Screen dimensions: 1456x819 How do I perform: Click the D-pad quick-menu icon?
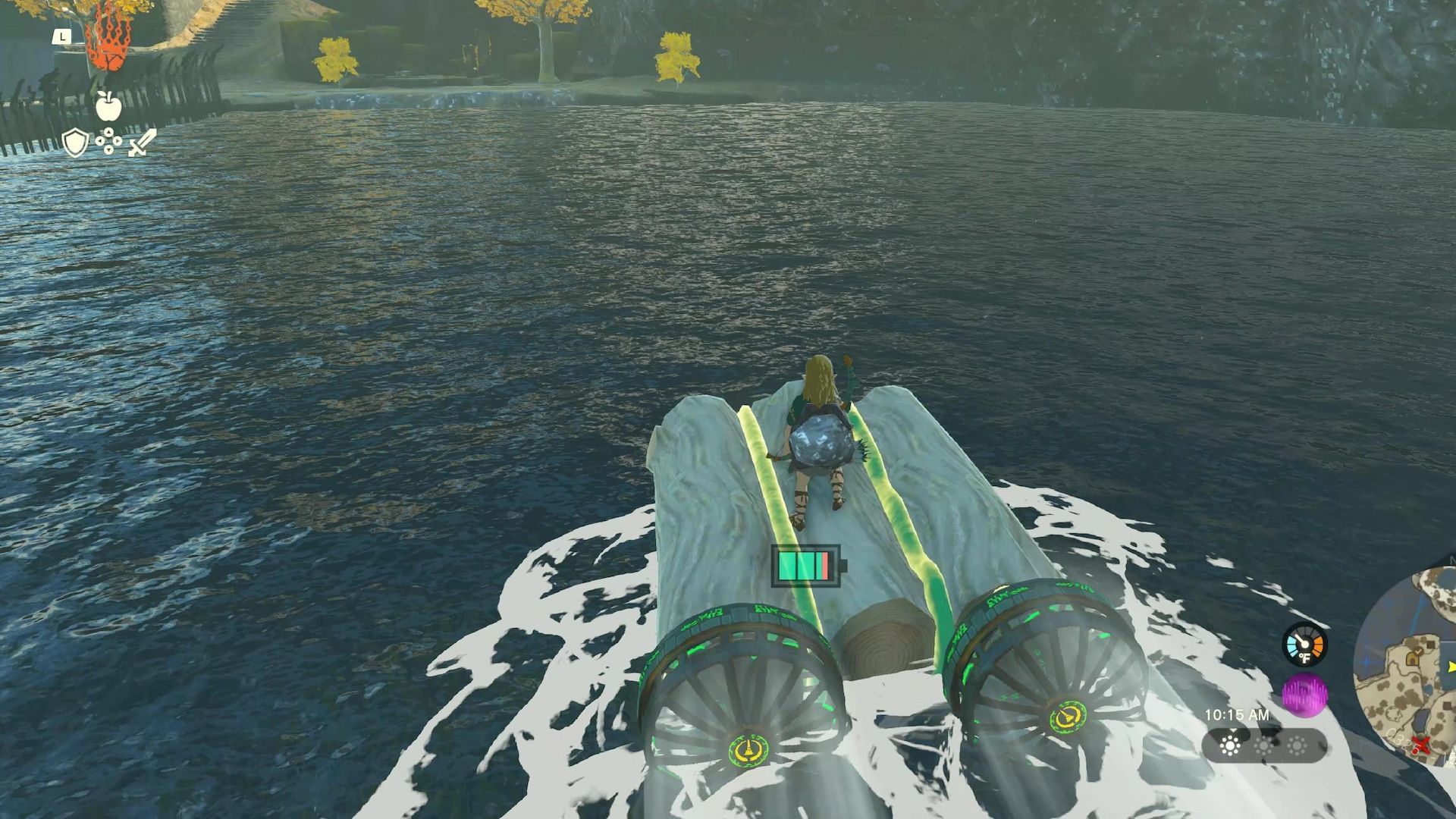pyautogui.click(x=108, y=141)
